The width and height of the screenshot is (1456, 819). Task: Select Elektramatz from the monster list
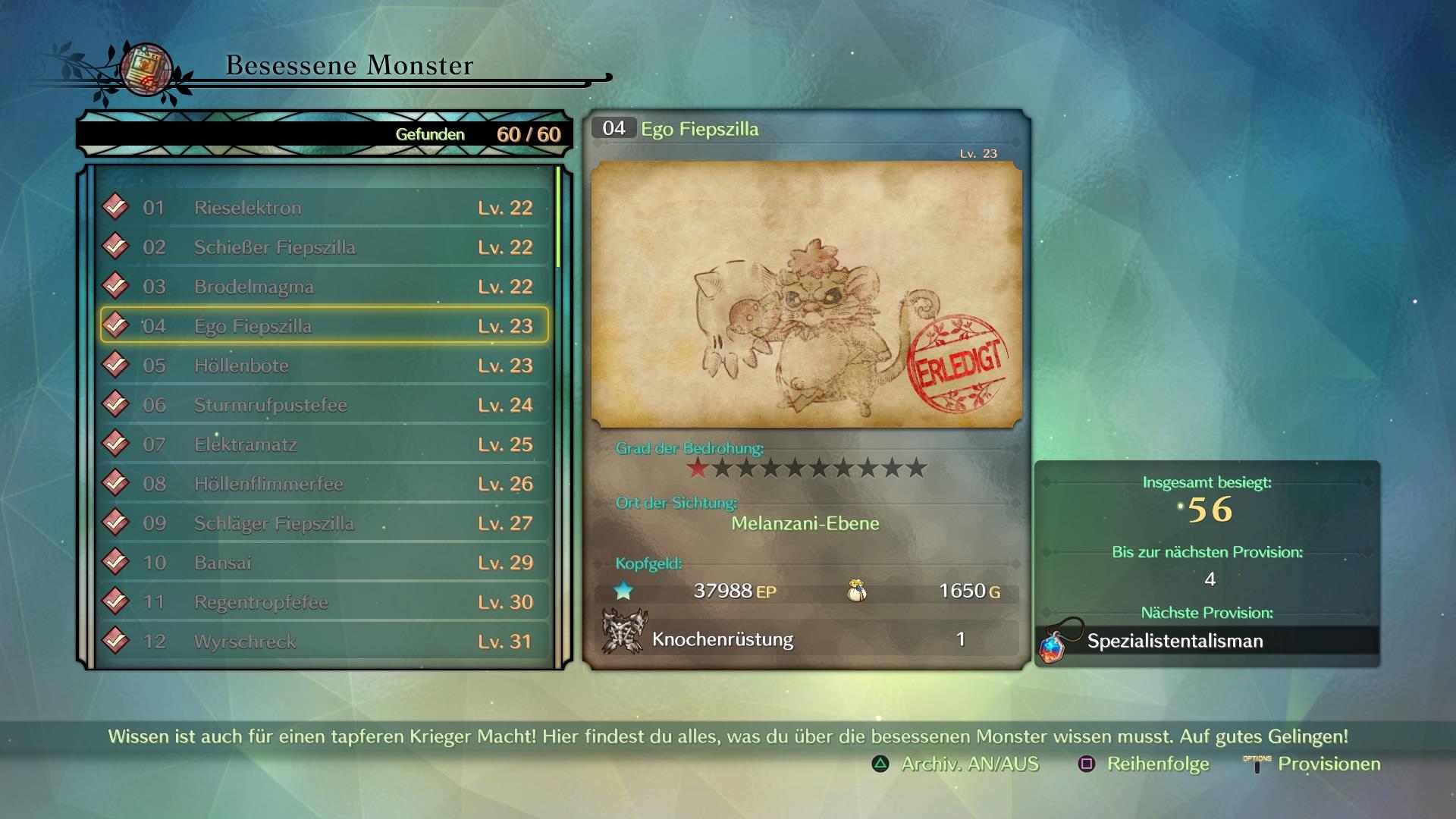point(324,444)
